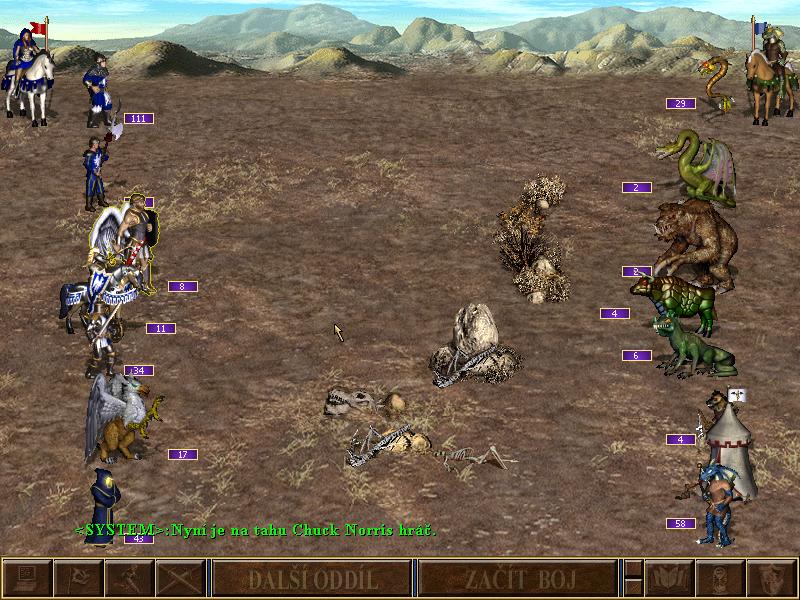
Task: Open the spellbook button
Action: coord(669,579)
